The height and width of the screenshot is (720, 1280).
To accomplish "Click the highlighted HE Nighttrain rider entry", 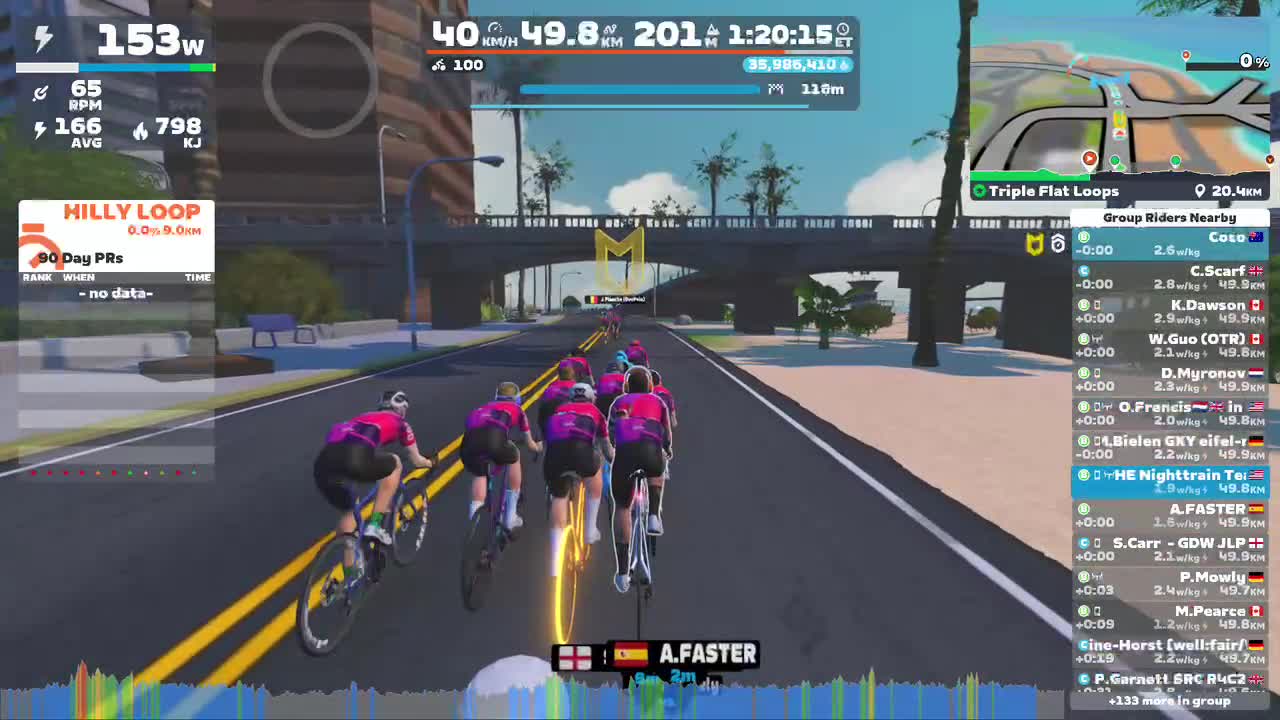I will [1170, 479].
